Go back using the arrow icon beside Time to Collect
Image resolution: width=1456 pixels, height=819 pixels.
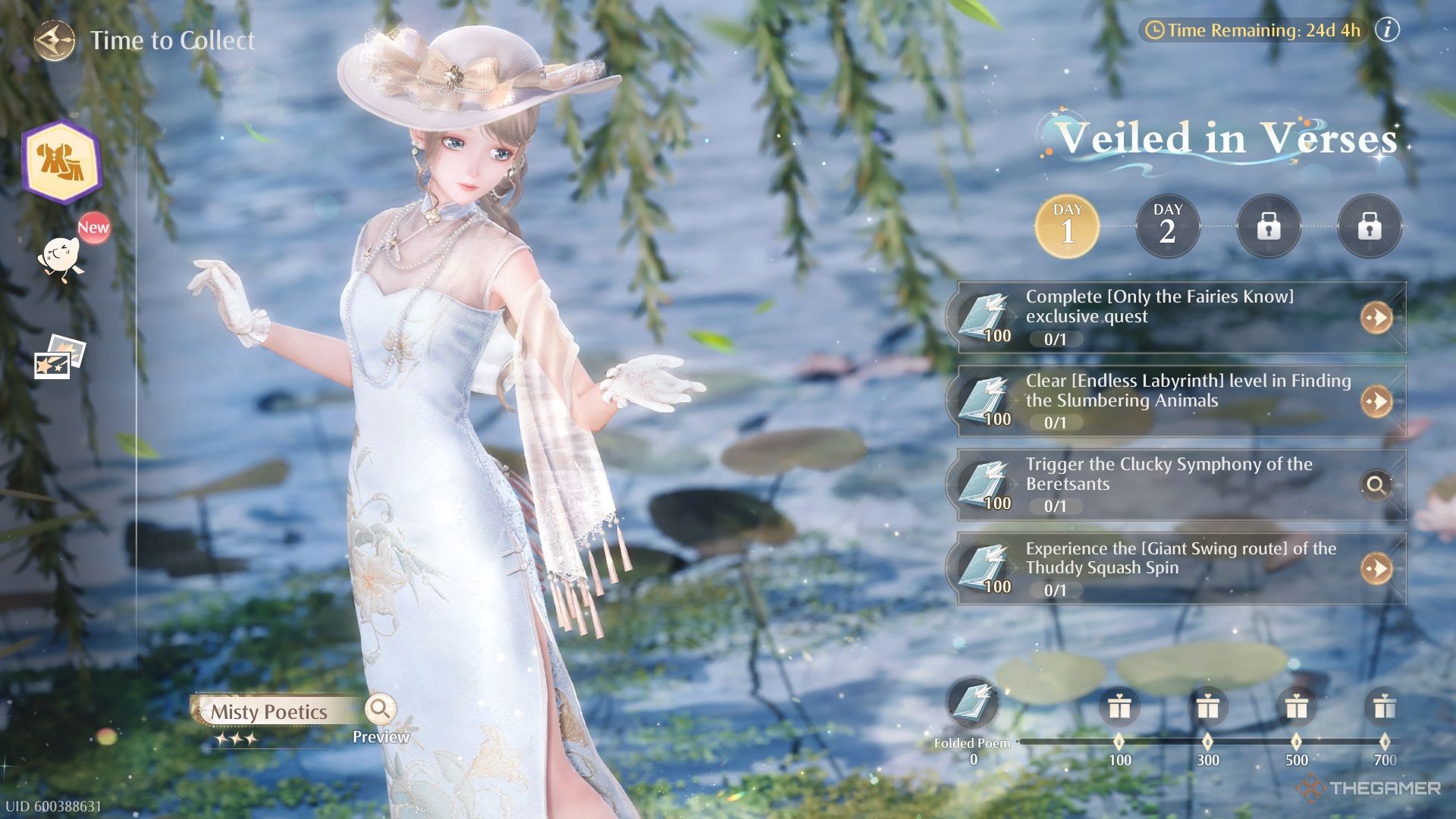55,40
